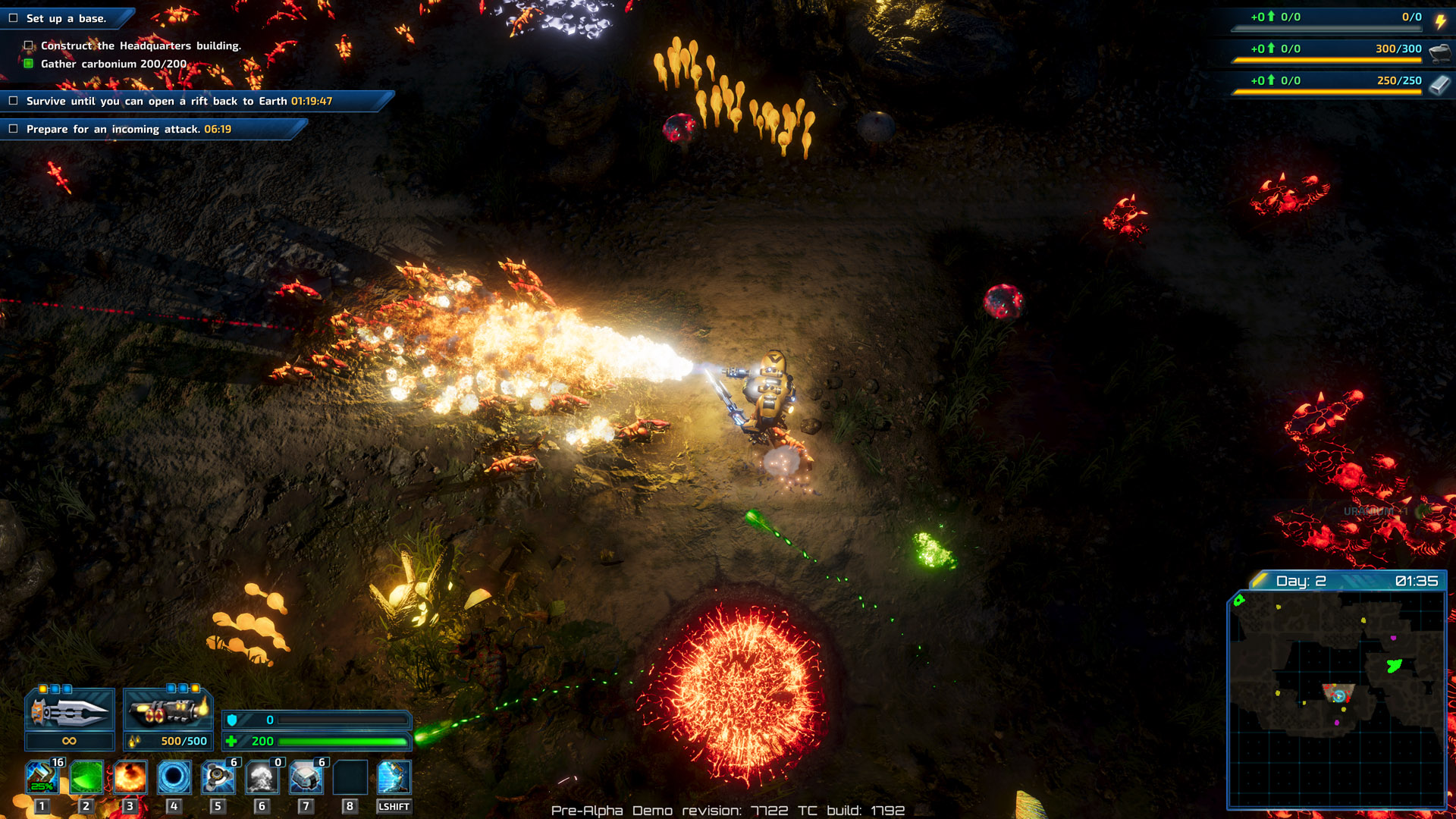Viewport: 1456px width, 819px height.
Task: Select the 'Survive until rift' objective
Action: pos(179,101)
